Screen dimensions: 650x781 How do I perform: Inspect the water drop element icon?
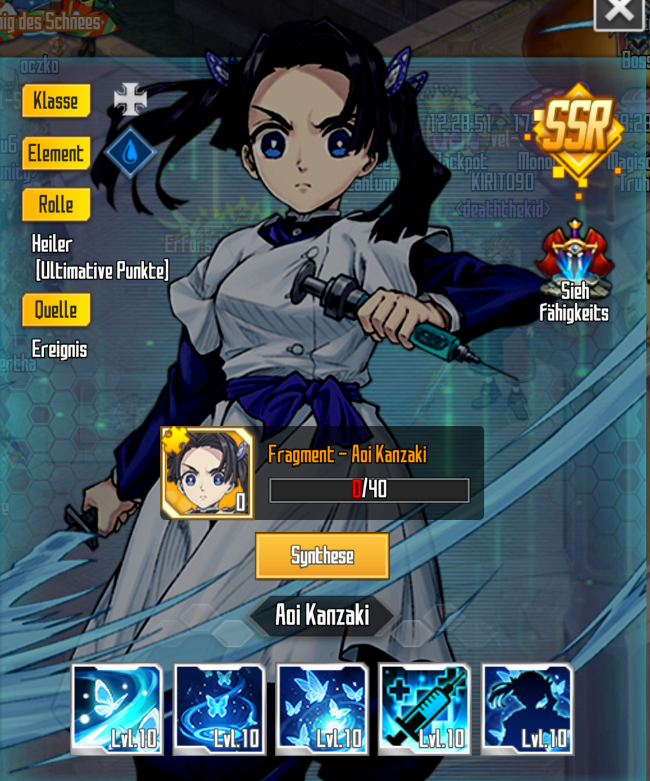(x=130, y=153)
